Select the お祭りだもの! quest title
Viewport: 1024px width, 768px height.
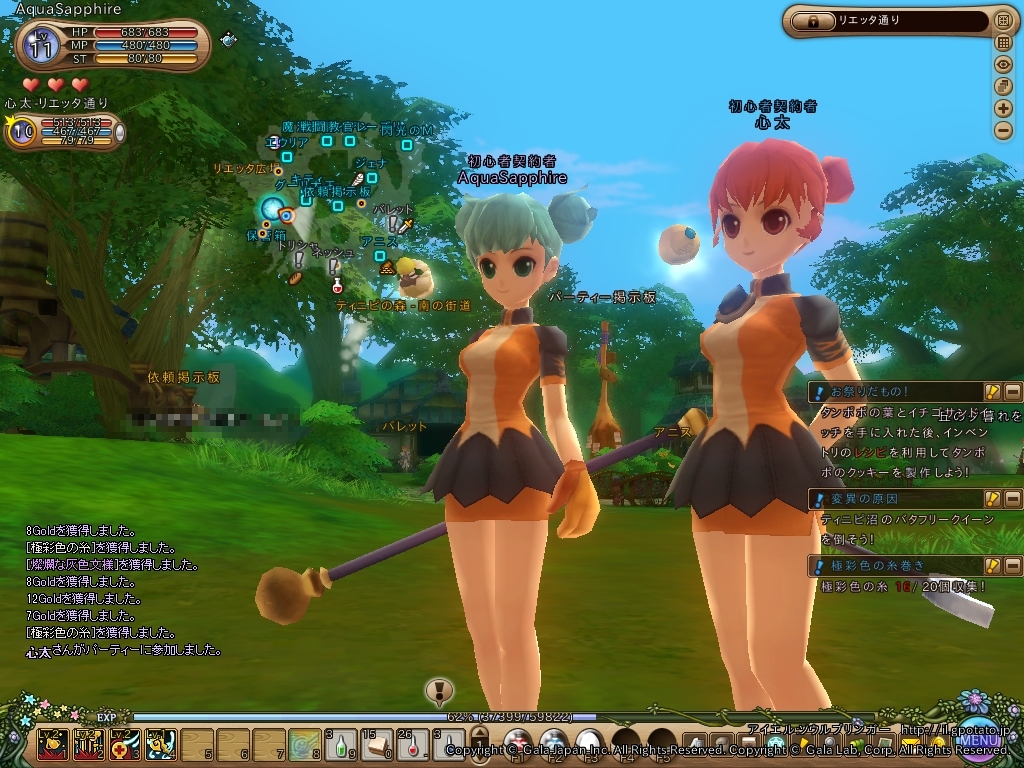coord(870,392)
